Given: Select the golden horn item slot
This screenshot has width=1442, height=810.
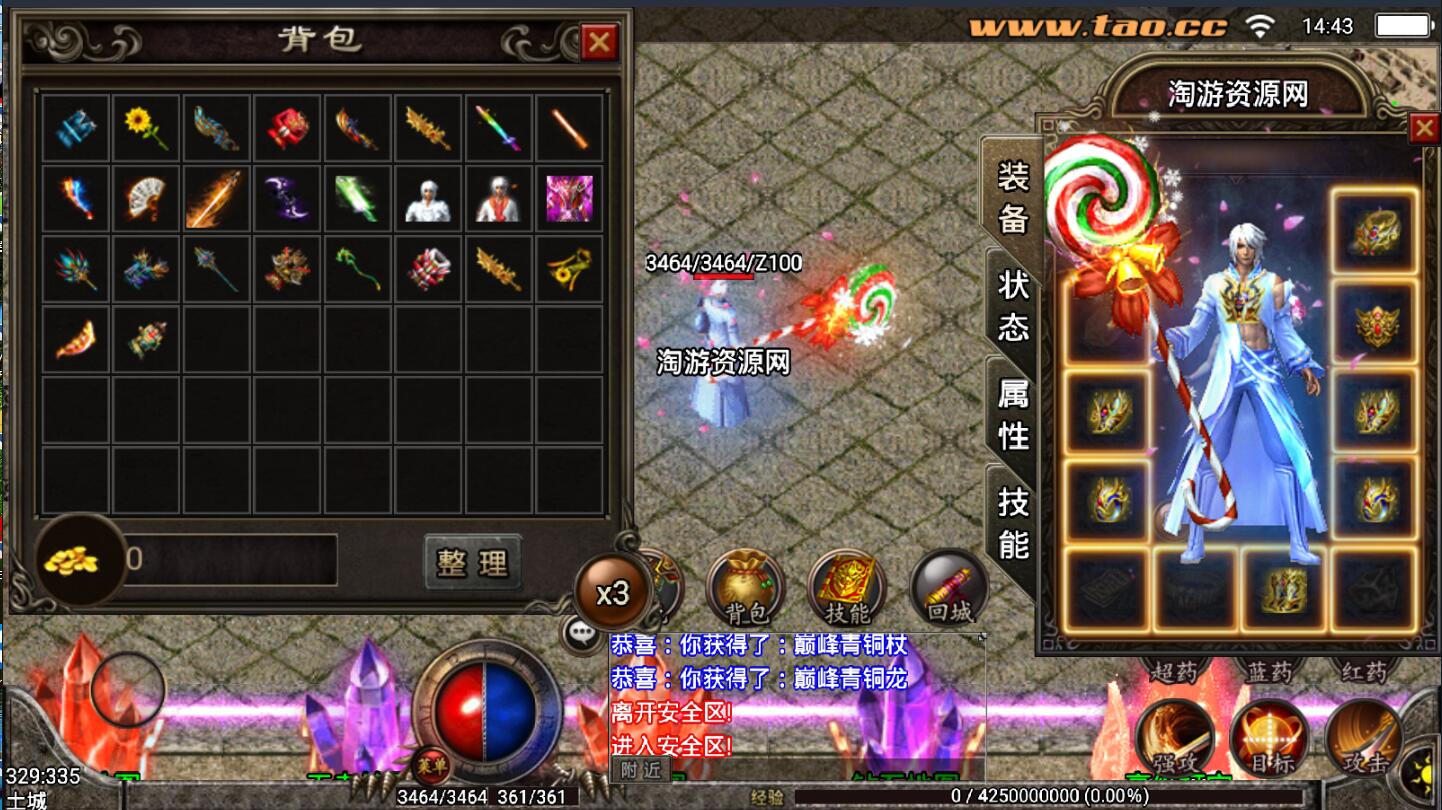Looking at the screenshot, I should point(569,269).
